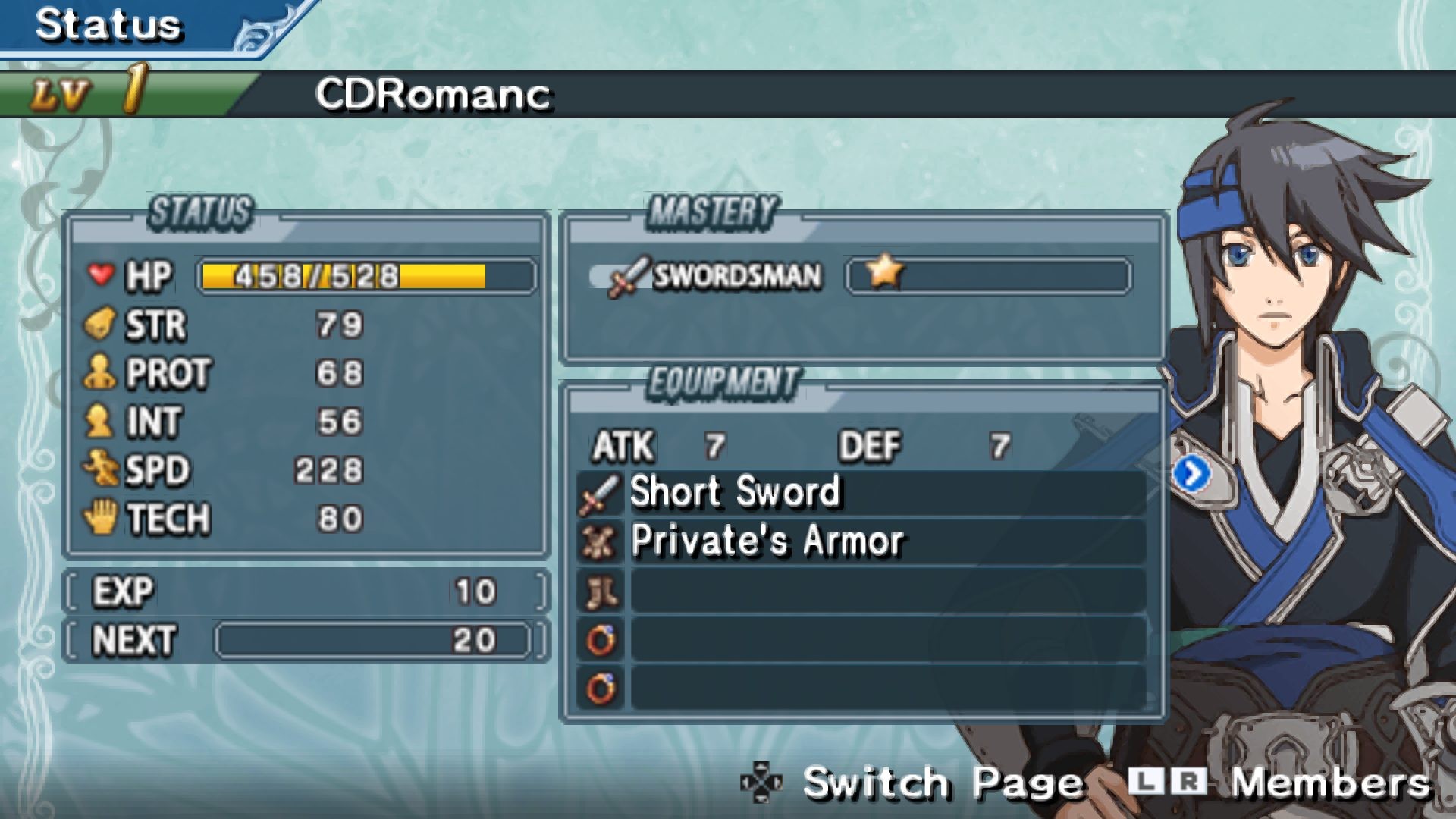Choose the Private's Armor slot

click(861, 541)
